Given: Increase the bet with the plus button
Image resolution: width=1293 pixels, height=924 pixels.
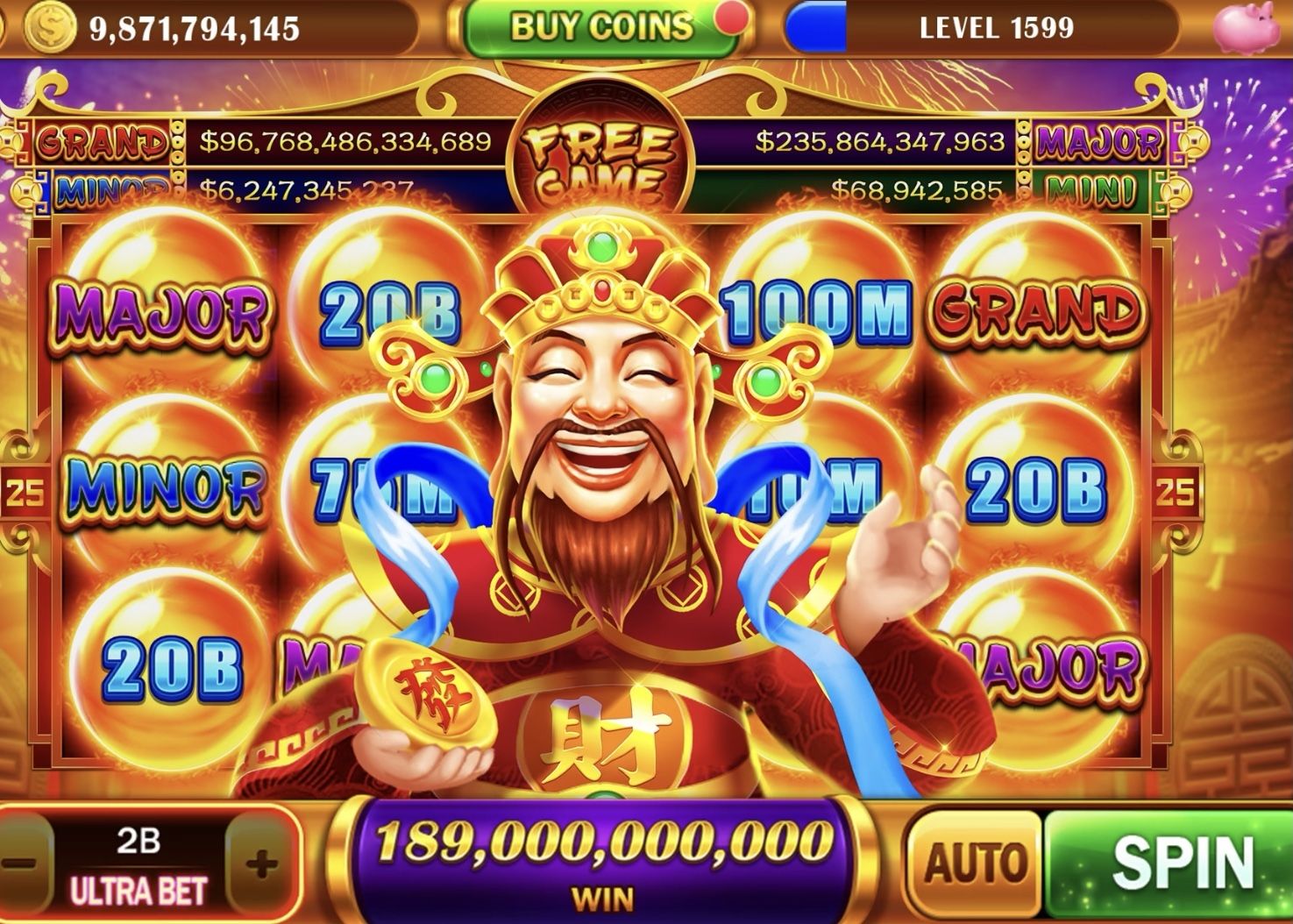Looking at the screenshot, I should [x=261, y=865].
